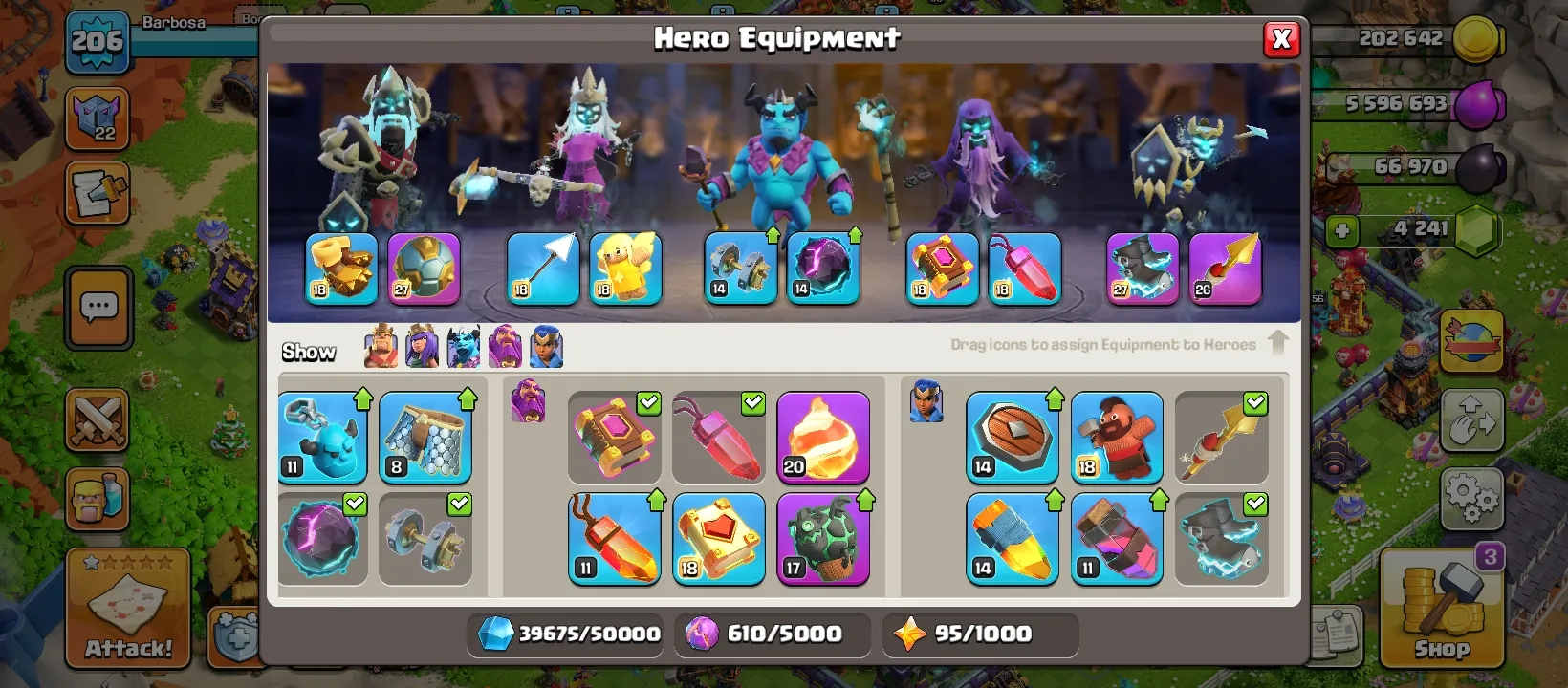Select the Seeking Shield equipment
Image resolution: width=1568 pixels, height=688 pixels.
point(1013,437)
